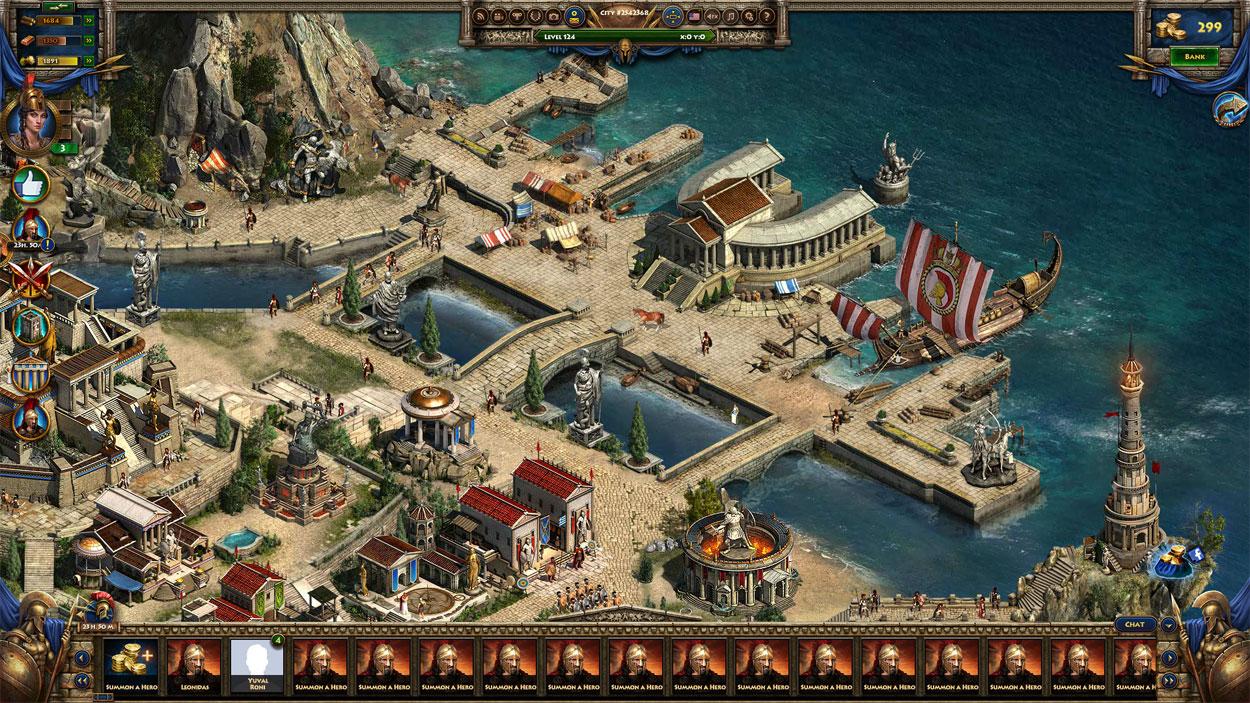Open the thumbs-up like button
Screen dimensions: 1250x703
pyautogui.click(x=30, y=184)
